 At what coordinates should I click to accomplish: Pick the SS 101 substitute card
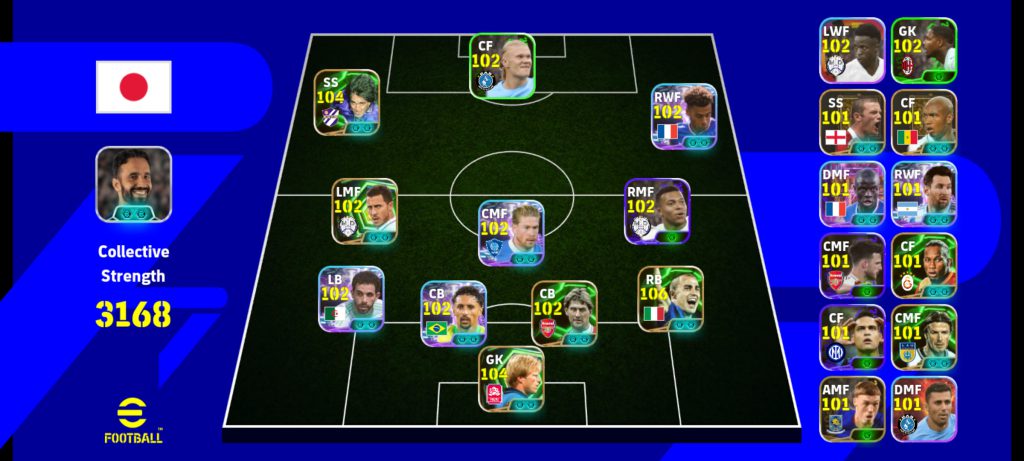pos(852,122)
